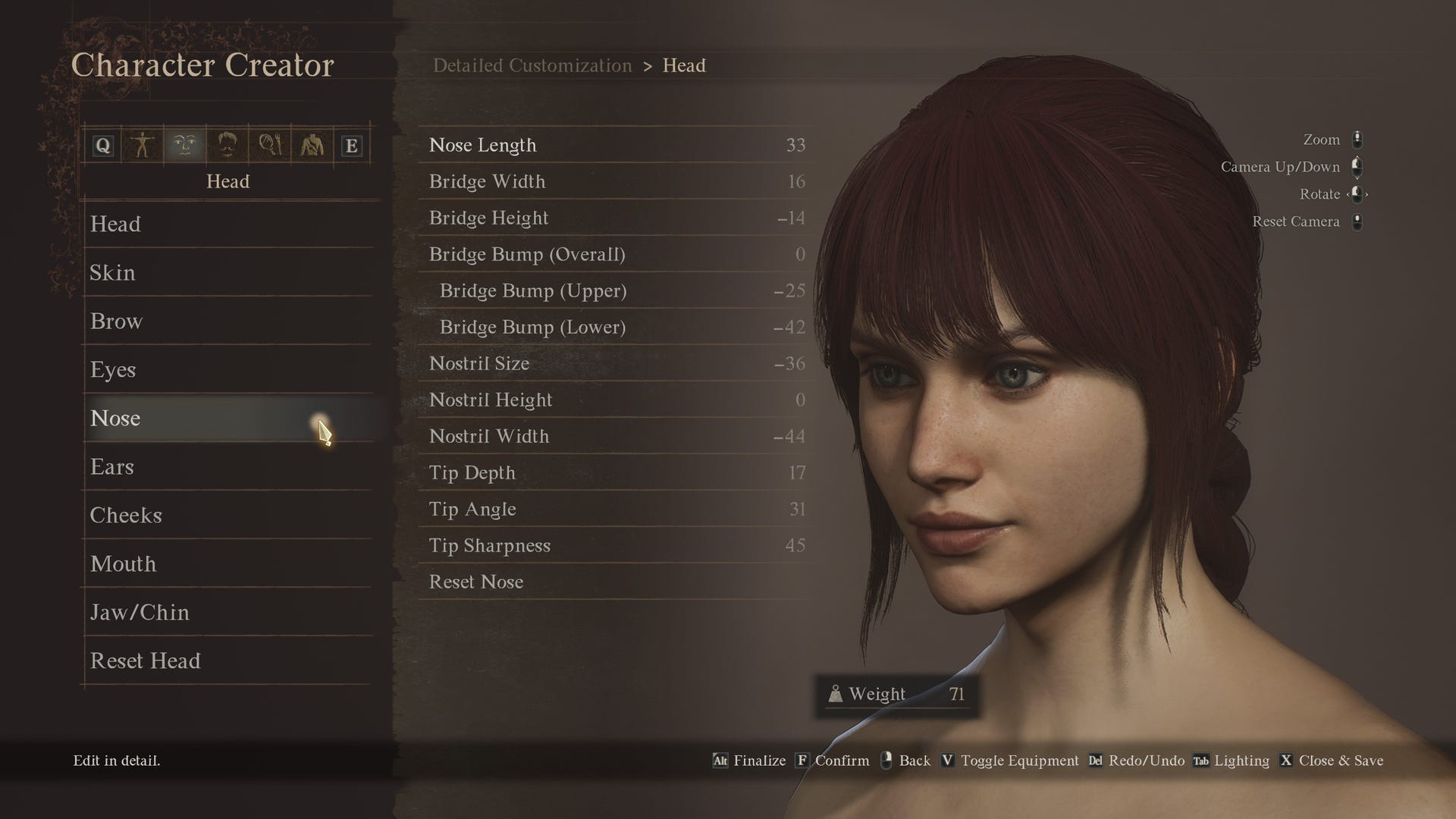Screen dimensions: 1456x819
Task: Click Reset Head in the list
Action: tap(145, 661)
